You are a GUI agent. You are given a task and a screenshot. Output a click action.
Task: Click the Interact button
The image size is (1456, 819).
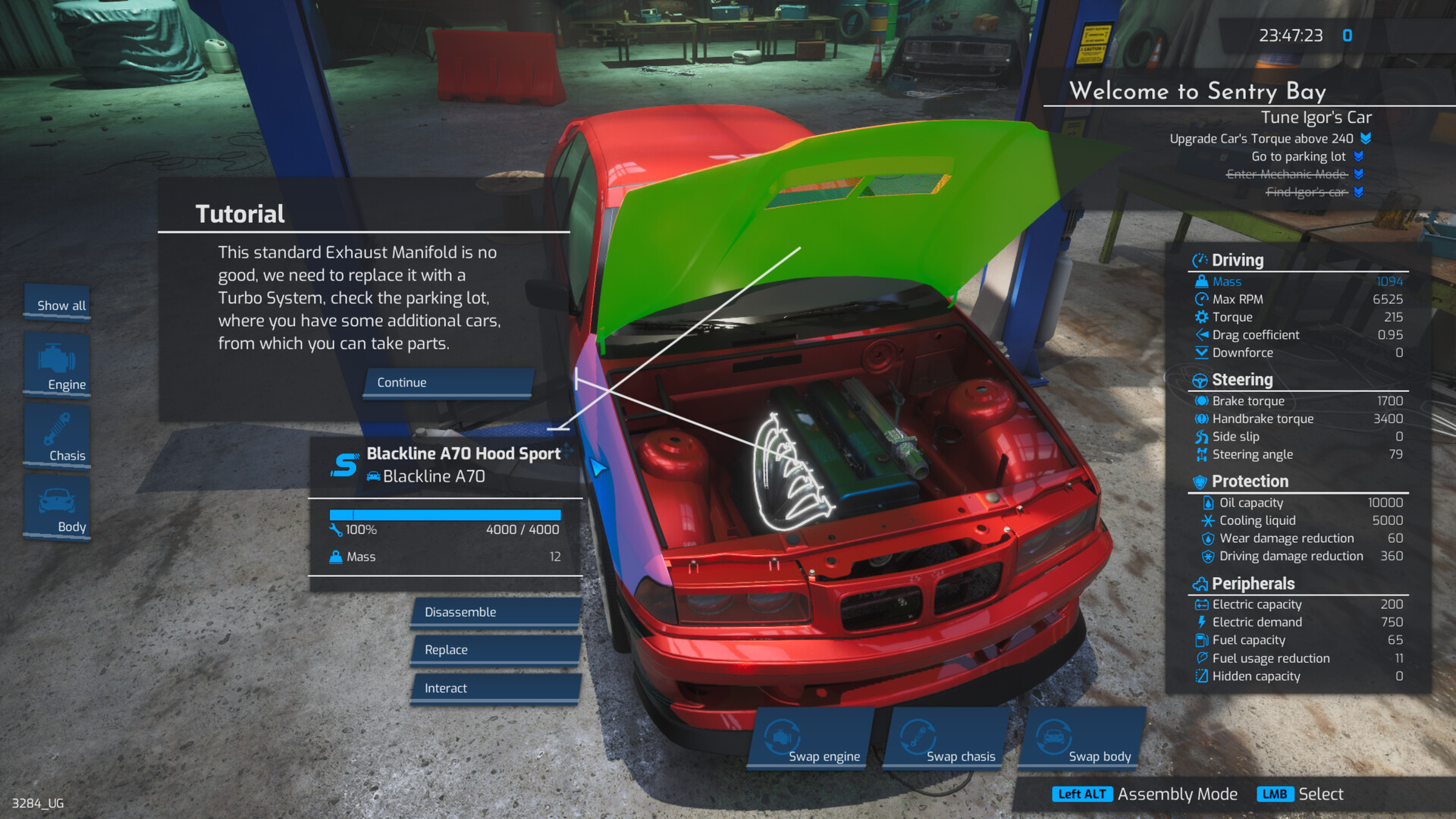pos(496,688)
